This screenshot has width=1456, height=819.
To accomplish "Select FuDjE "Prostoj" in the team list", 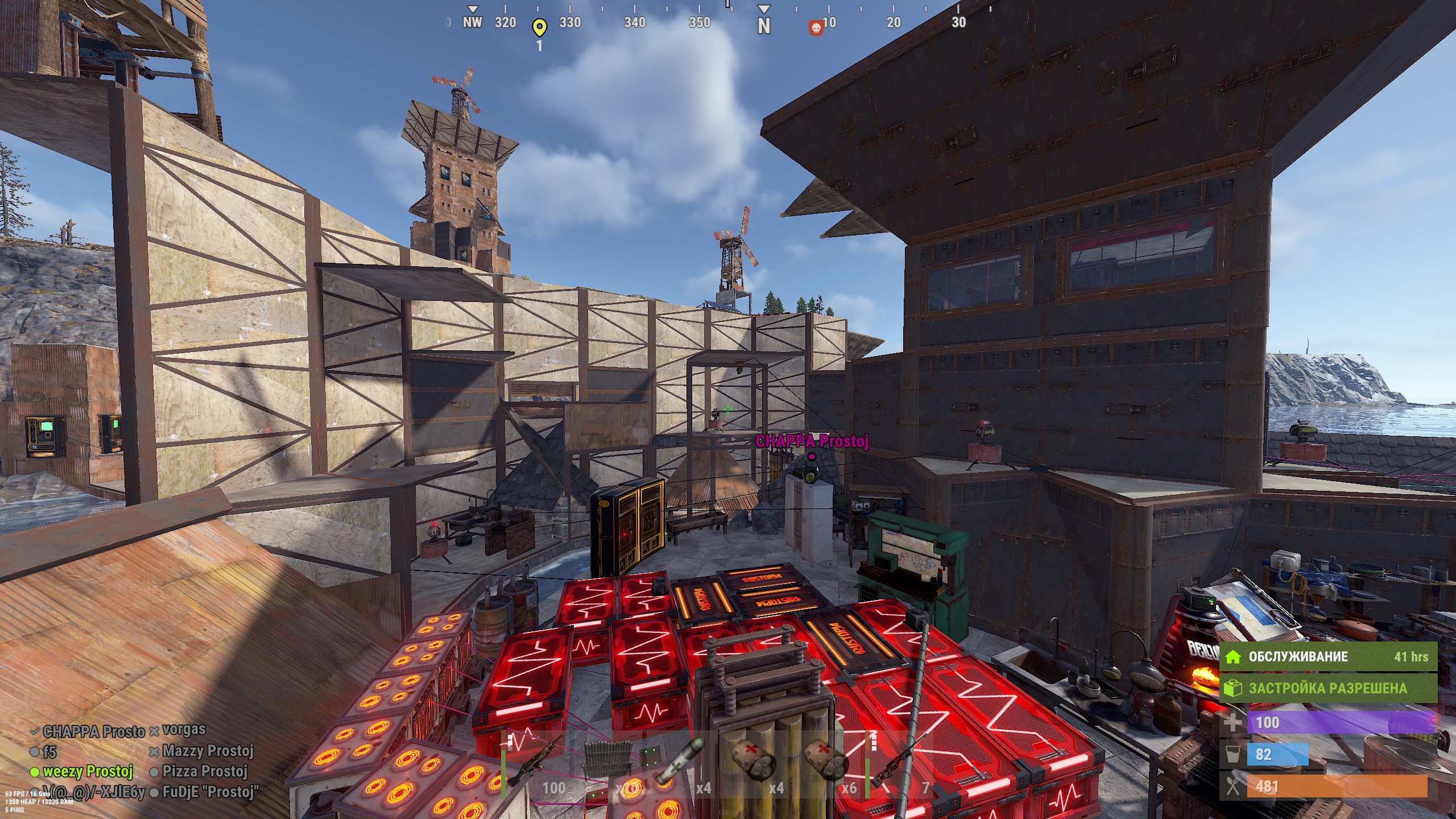I will click(210, 792).
